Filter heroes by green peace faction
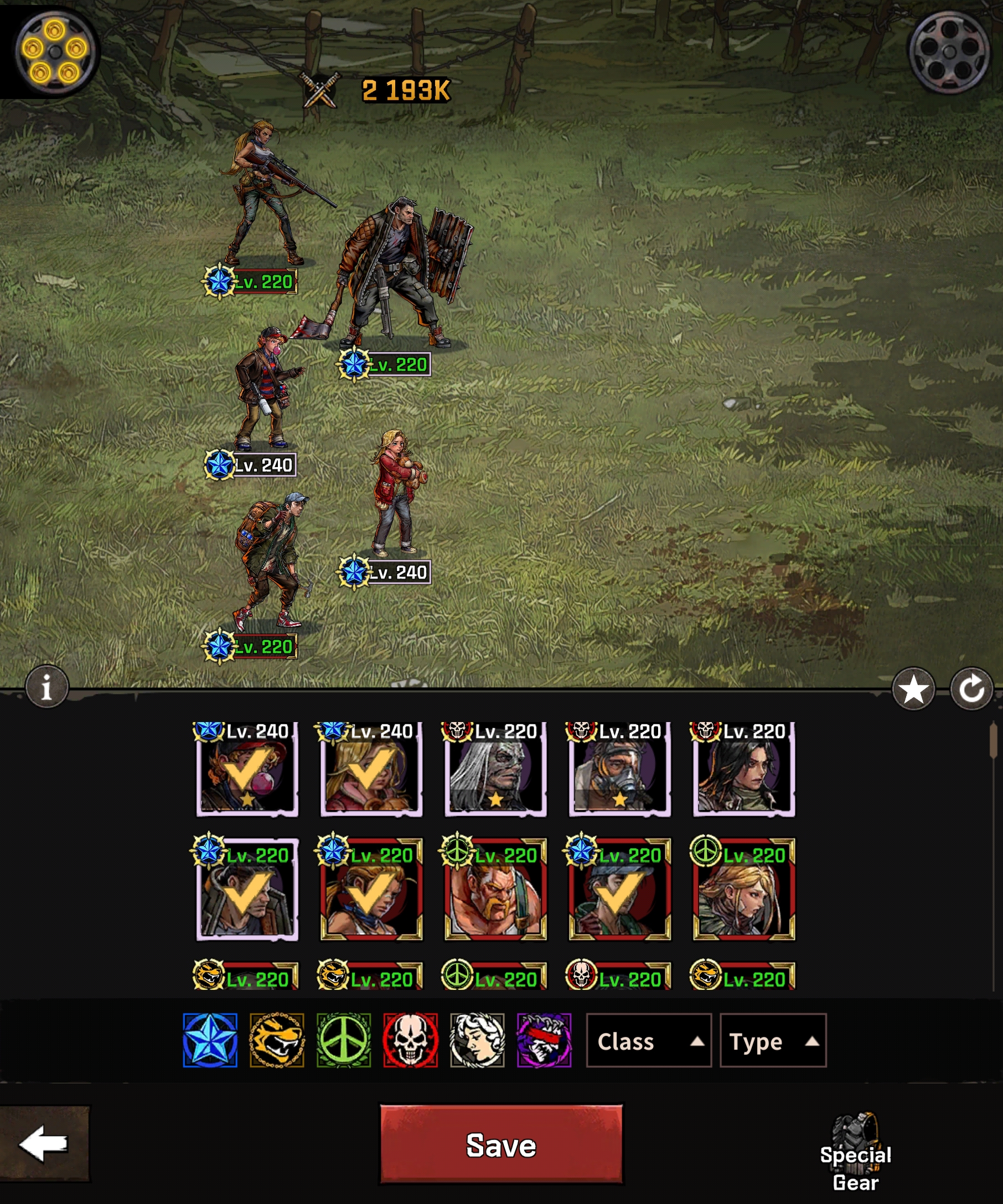Viewport: 1003px width, 1204px height. tap(344, 1041)
